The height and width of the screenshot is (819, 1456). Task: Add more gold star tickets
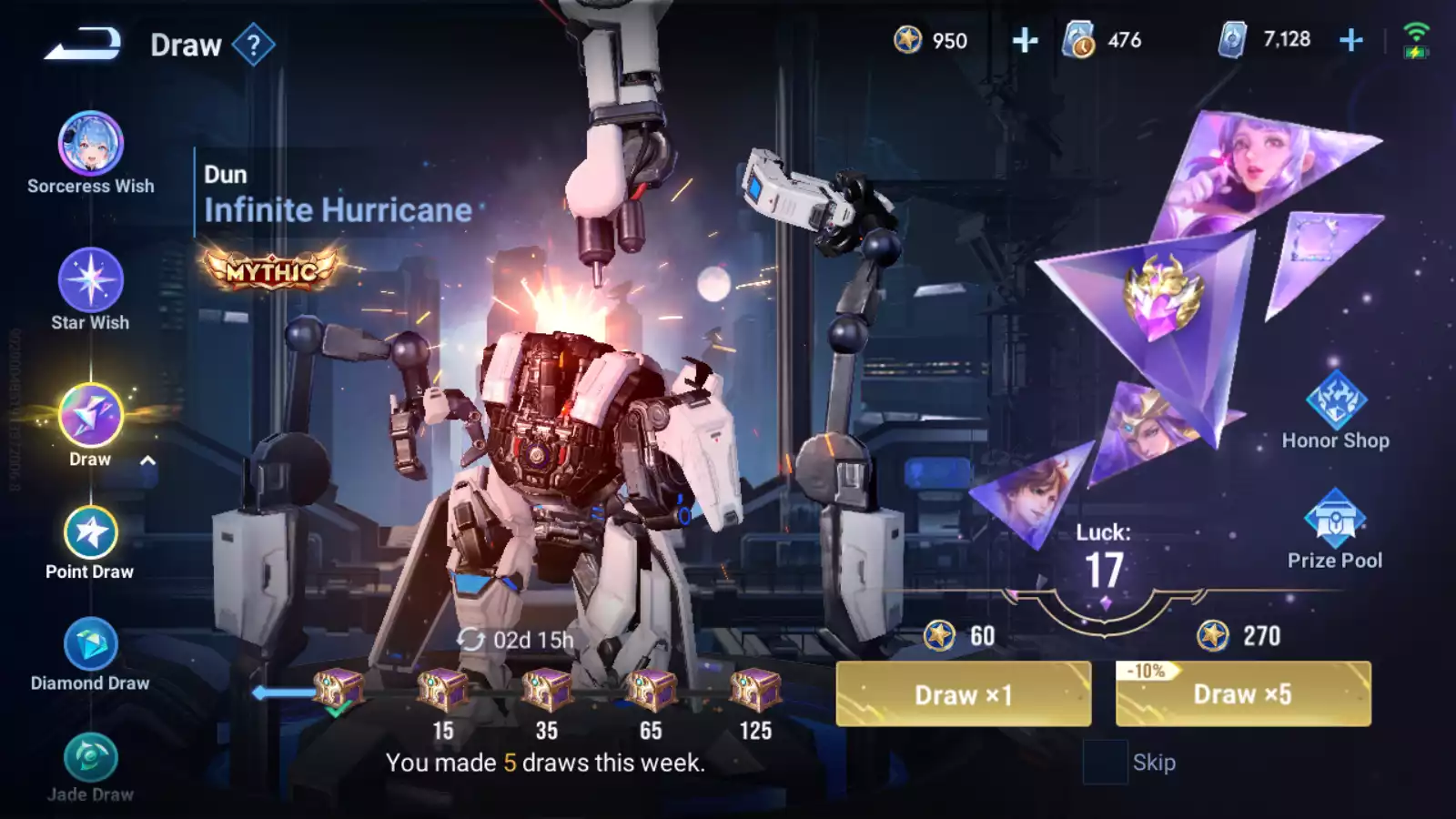[1025, 40]
